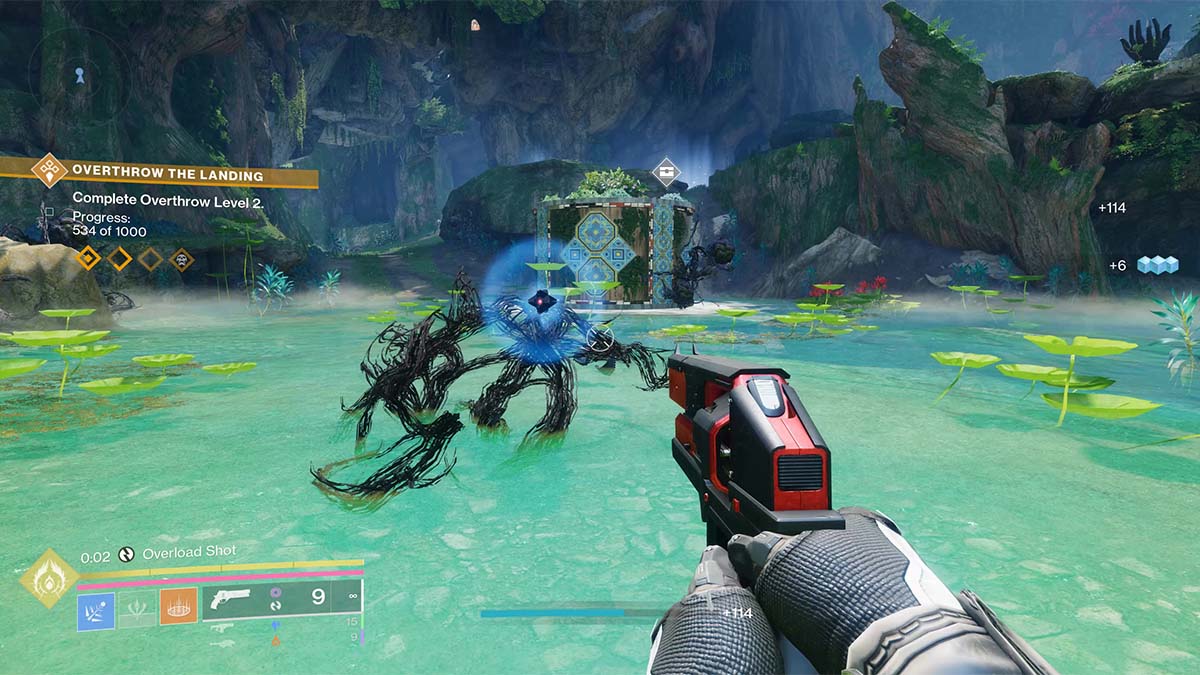Activate the golden Super ability icon
The image size is (1200, 675).
48,578
